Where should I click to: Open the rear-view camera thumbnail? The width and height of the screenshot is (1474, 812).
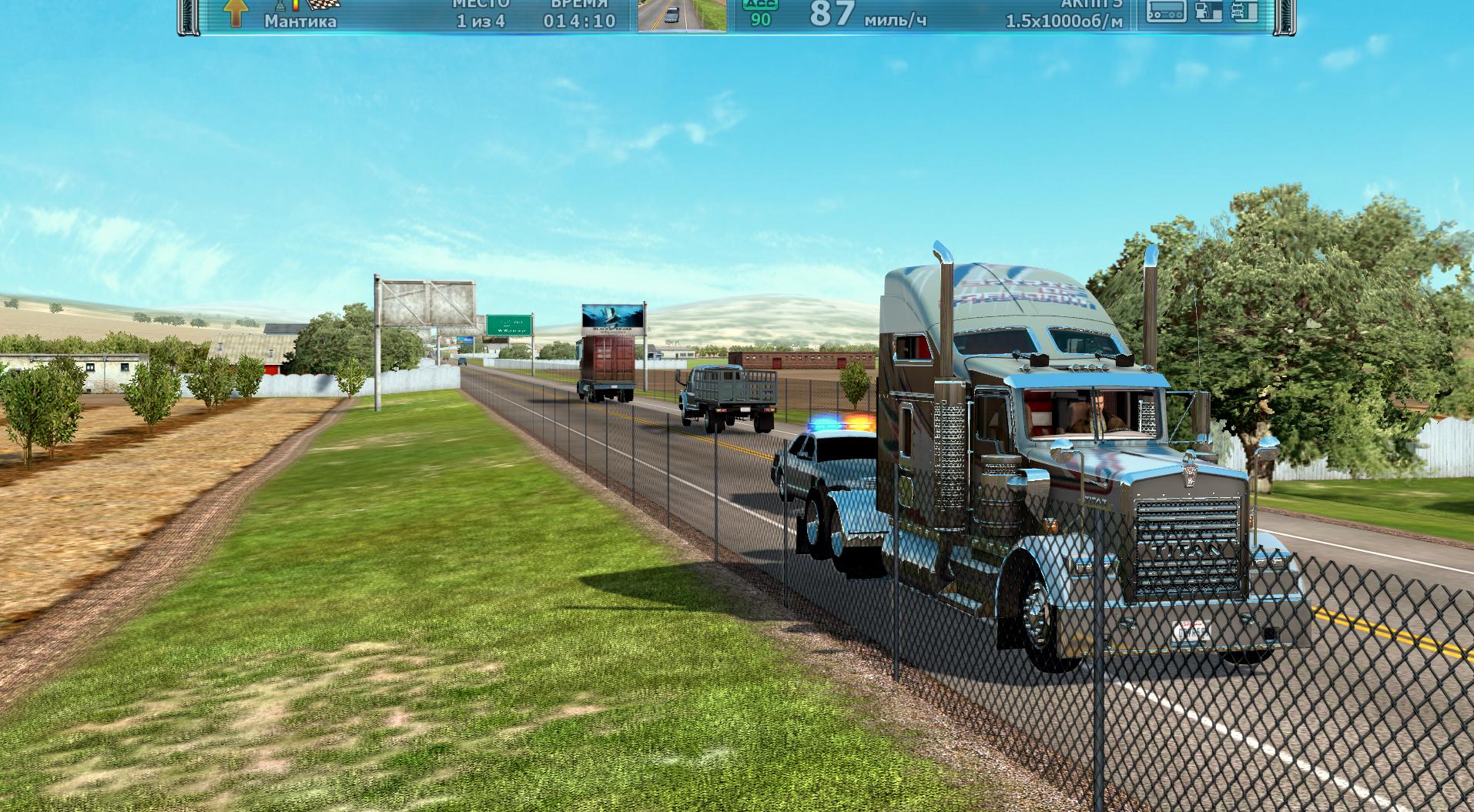682,15
